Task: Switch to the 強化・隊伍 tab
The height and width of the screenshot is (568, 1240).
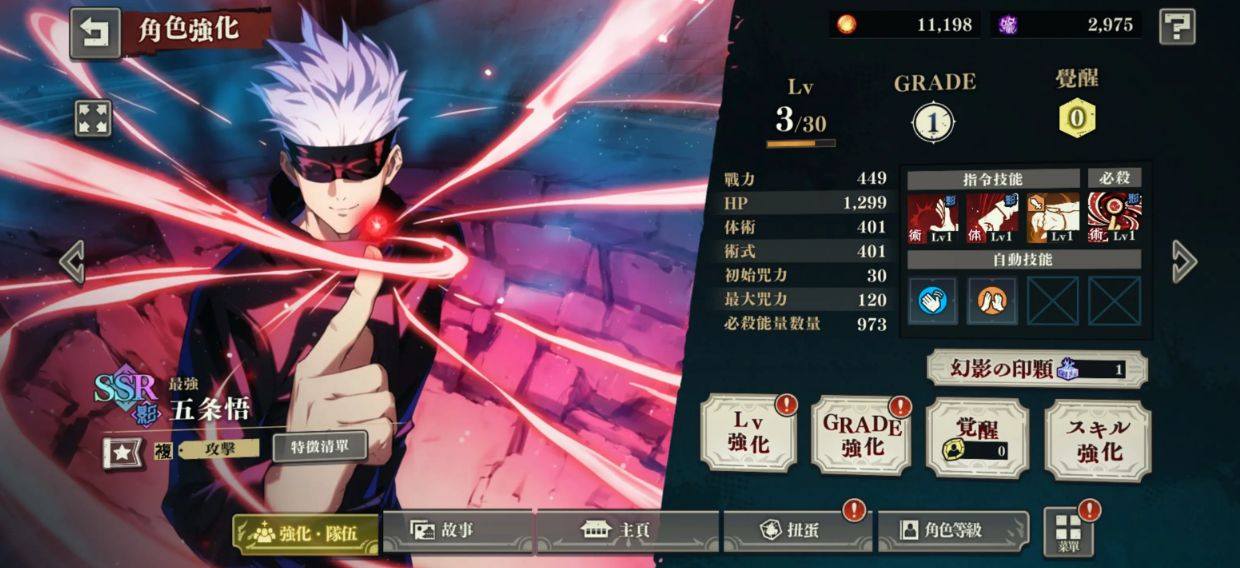Action: point(306,533)
